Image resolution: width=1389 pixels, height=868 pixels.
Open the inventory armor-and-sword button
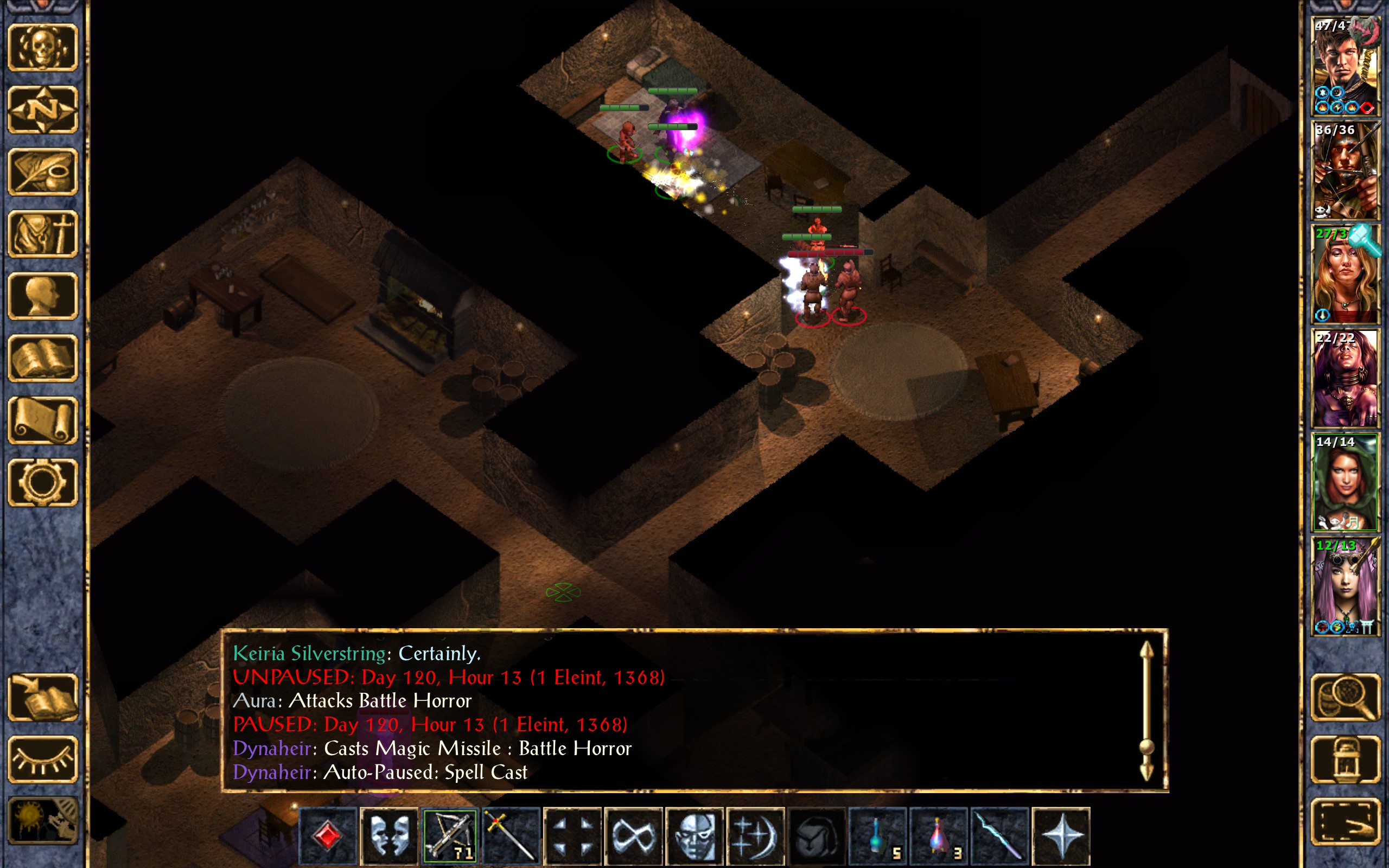[42, 234]
